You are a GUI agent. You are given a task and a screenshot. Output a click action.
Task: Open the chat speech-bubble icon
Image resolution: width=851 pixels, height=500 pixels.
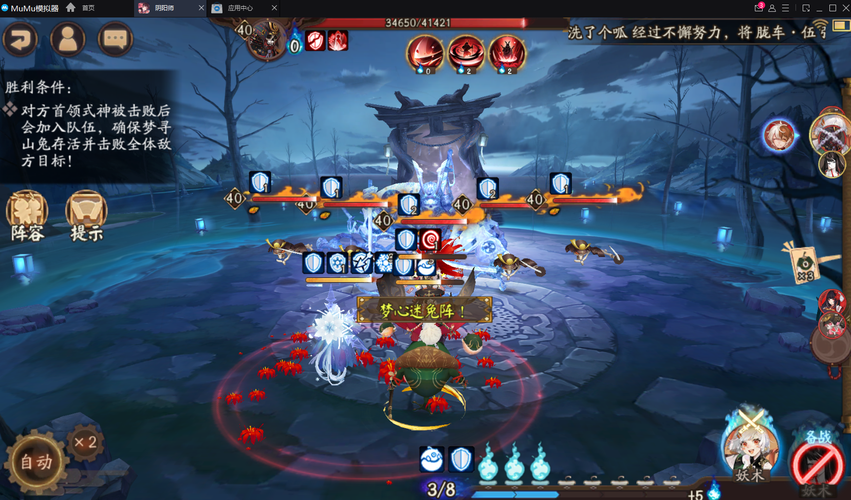(x=116, y=39)
